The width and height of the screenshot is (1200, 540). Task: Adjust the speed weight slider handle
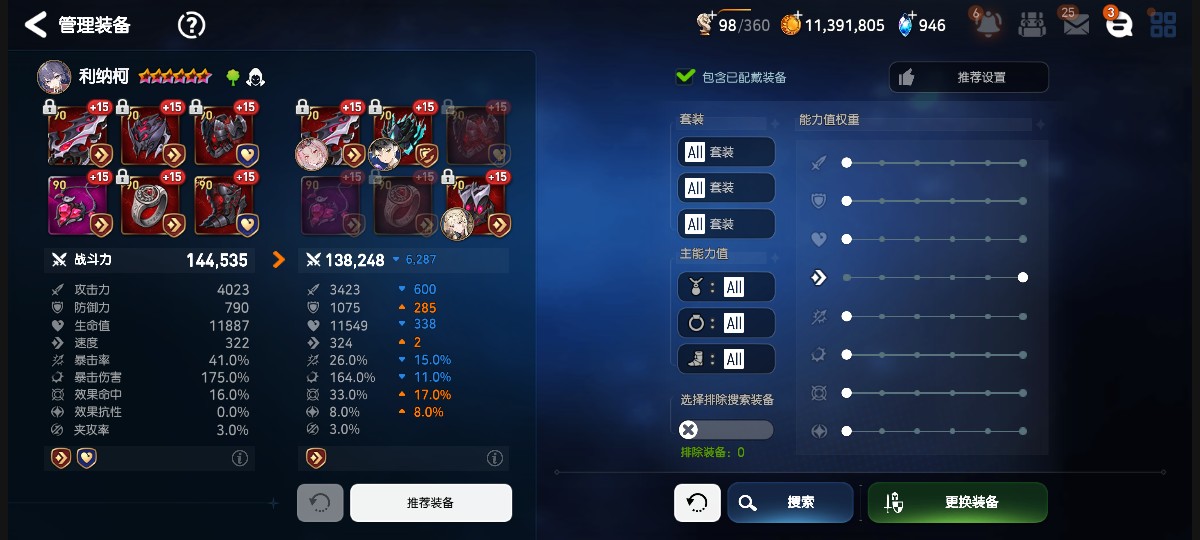(1023, 277)
